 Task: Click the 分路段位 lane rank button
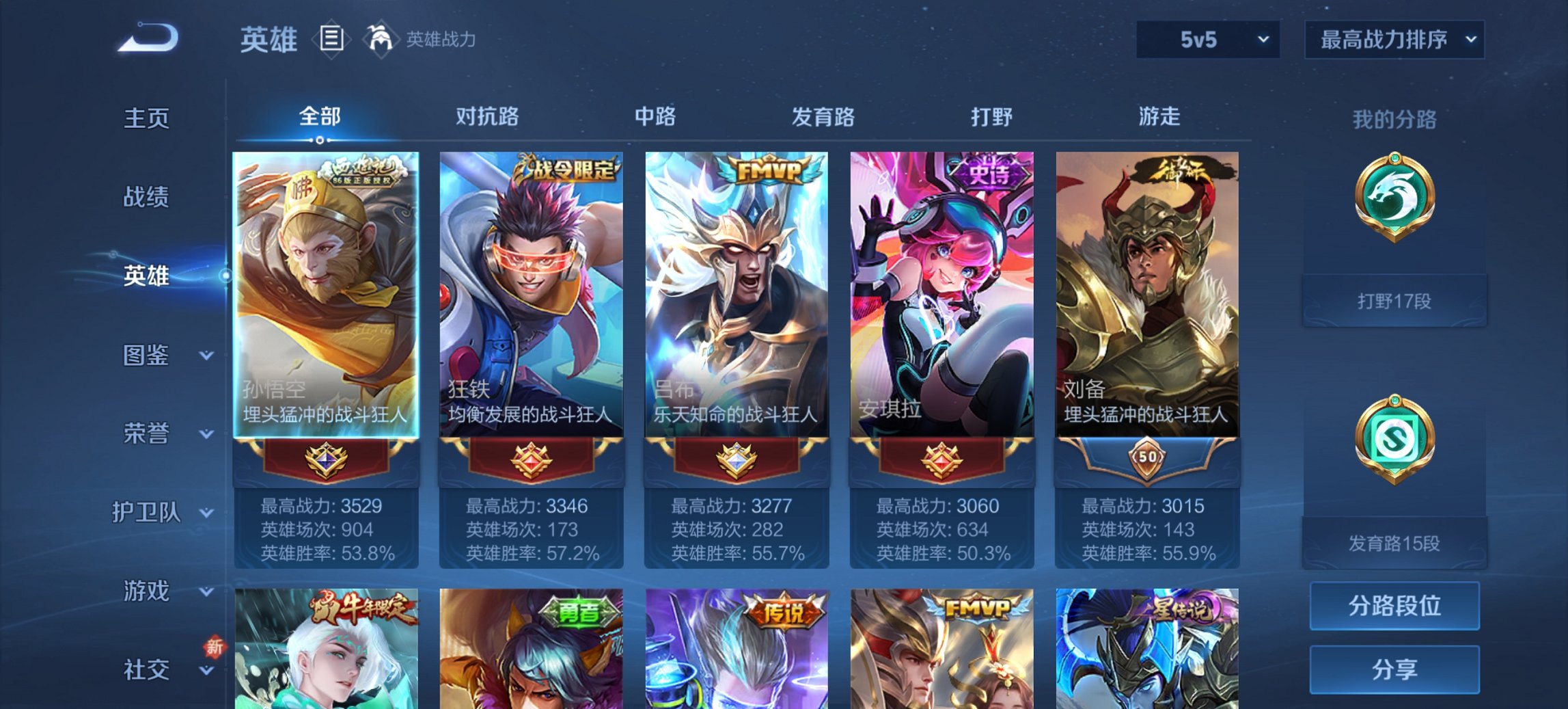[x=1394, y=606]
